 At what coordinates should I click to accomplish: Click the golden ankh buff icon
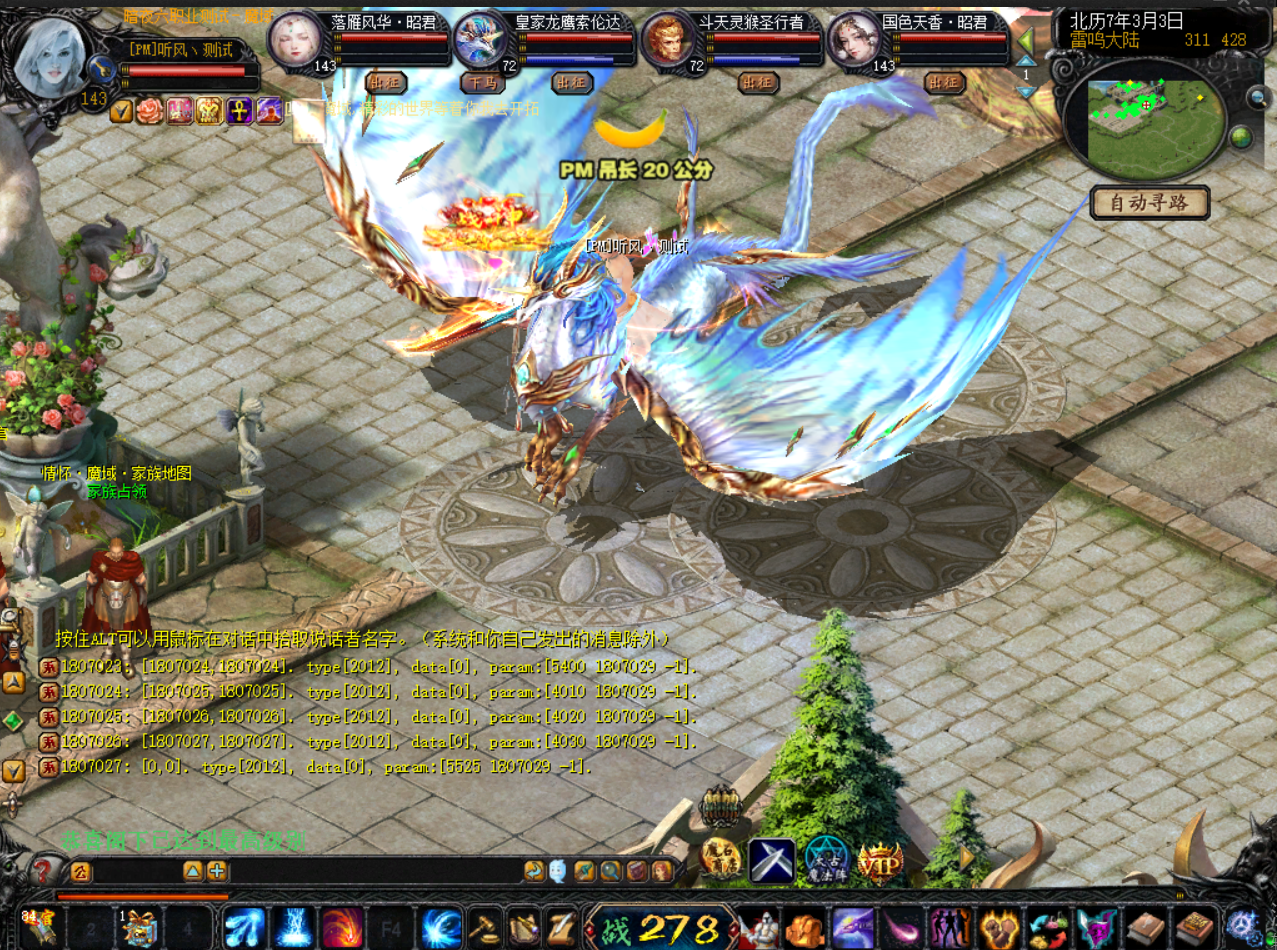239,110
